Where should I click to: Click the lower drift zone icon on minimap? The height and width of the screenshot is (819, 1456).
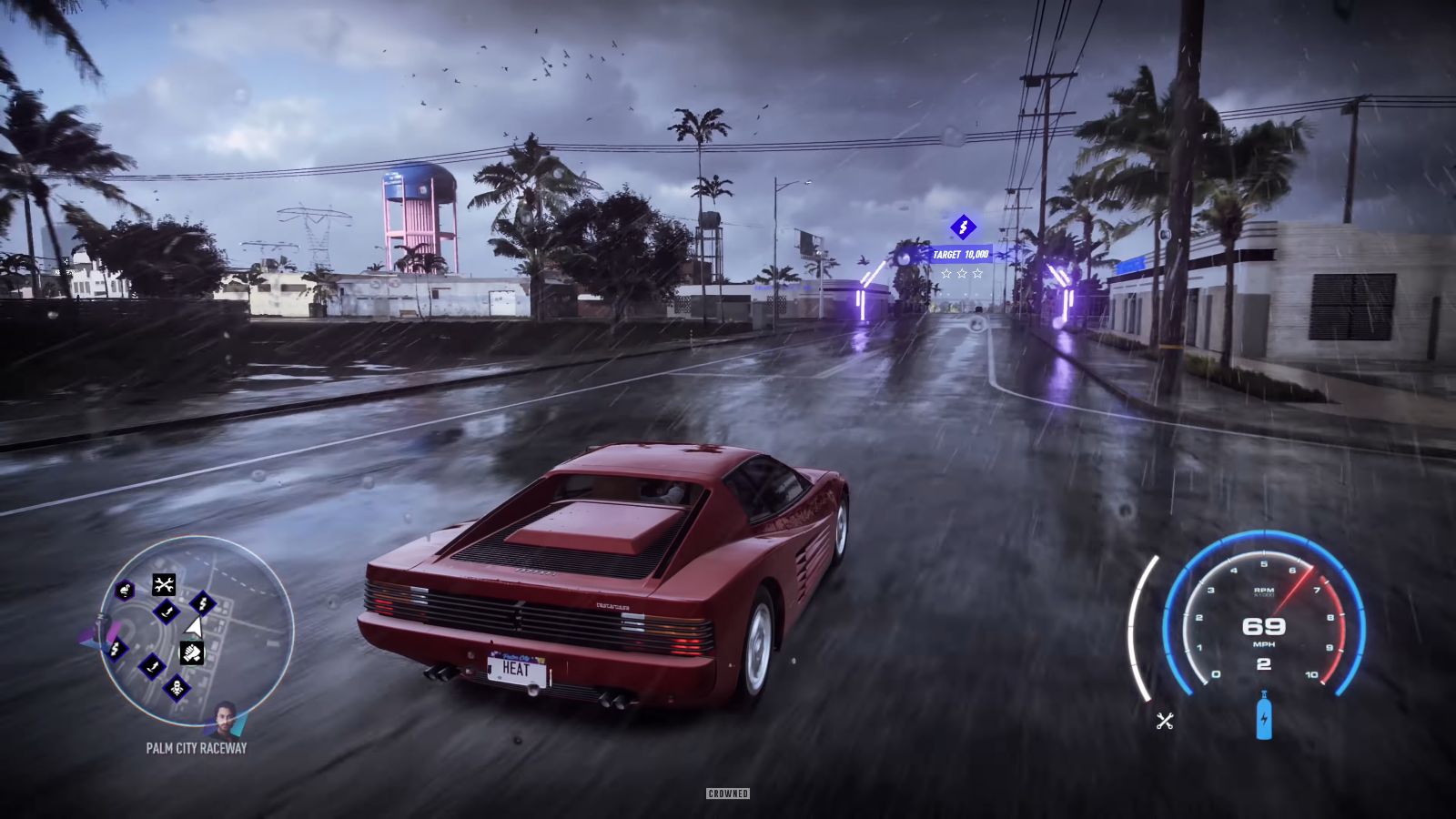click(x=153, y=666)
